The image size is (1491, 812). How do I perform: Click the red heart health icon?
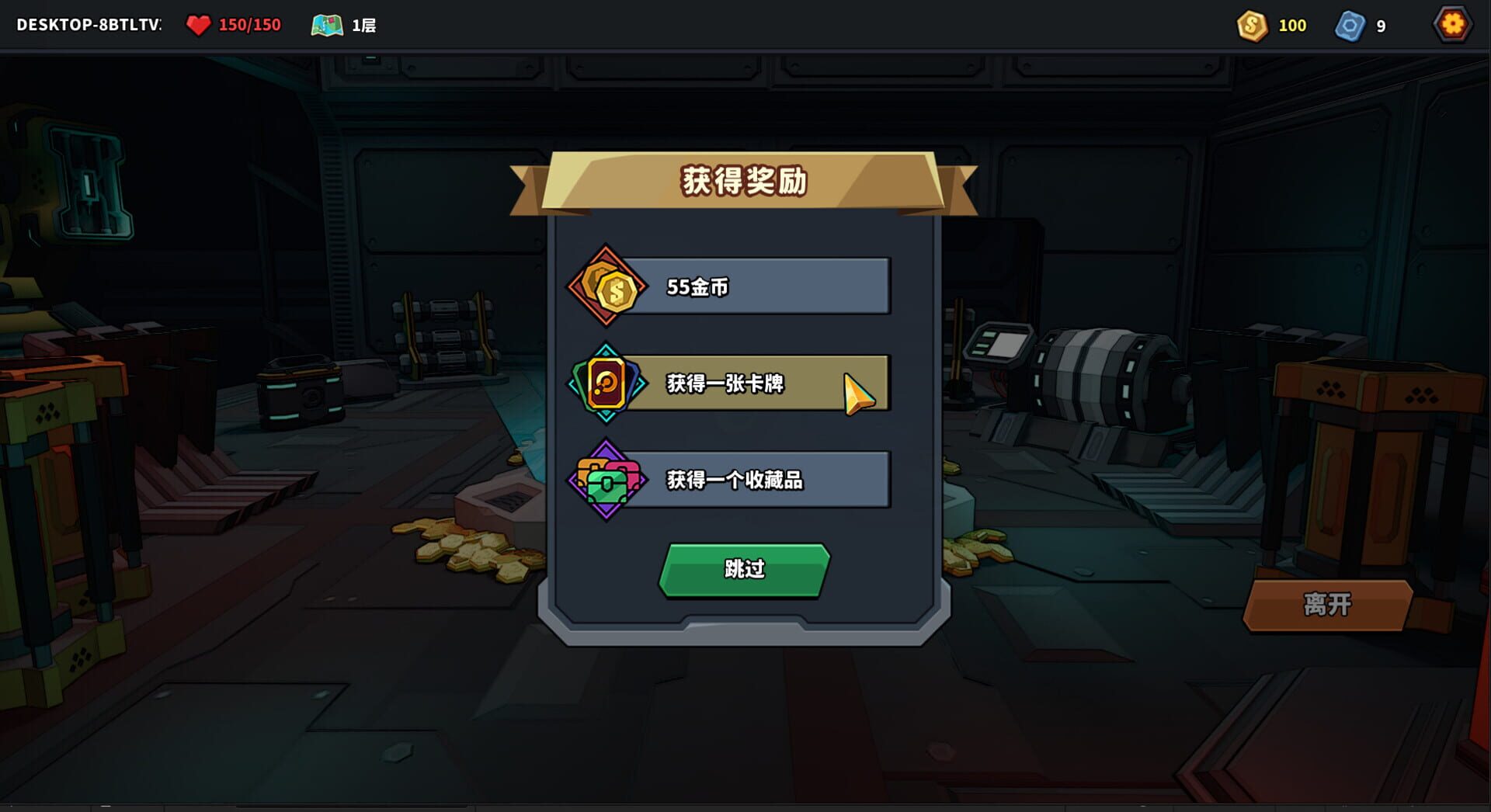[200, 24]
